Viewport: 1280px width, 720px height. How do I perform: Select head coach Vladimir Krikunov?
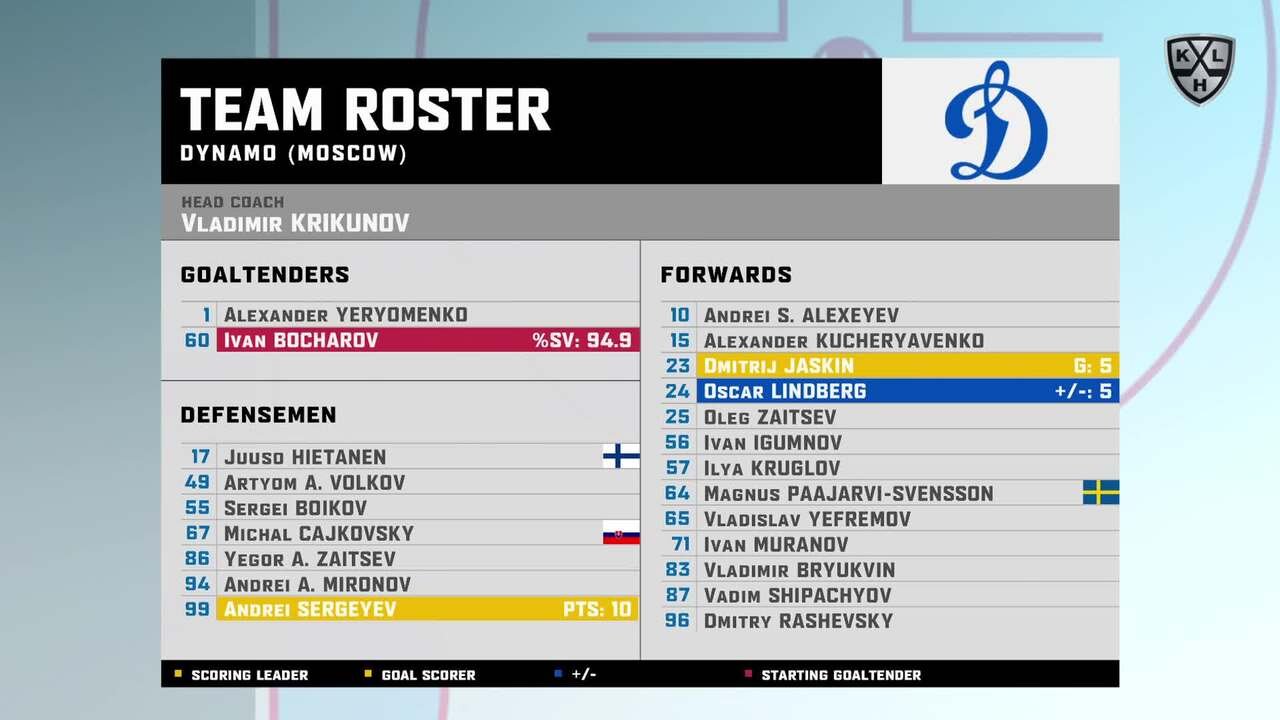(x=295, y=222)
